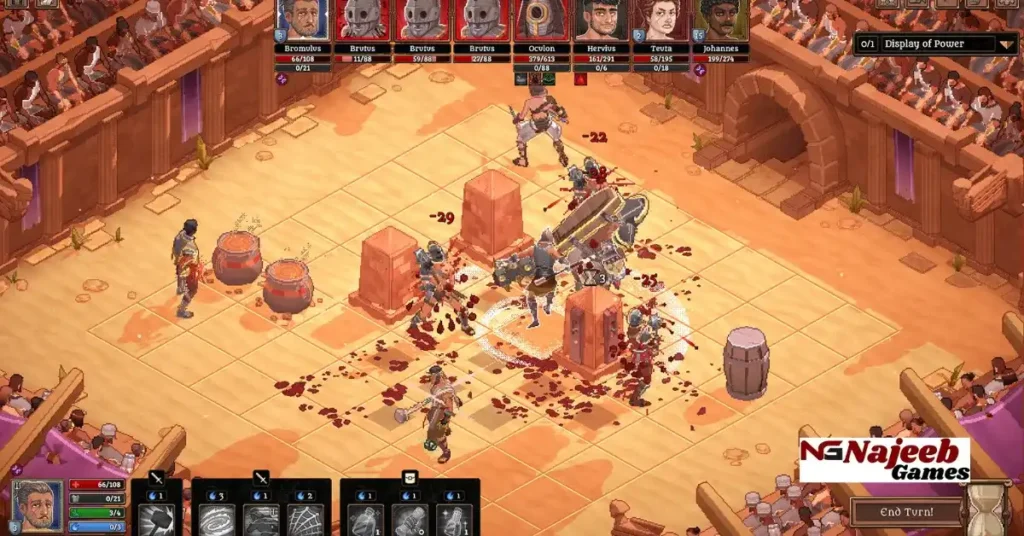Select Oculon's portrait in turn order
The image size is (1024, 536).
click(541, 20)
